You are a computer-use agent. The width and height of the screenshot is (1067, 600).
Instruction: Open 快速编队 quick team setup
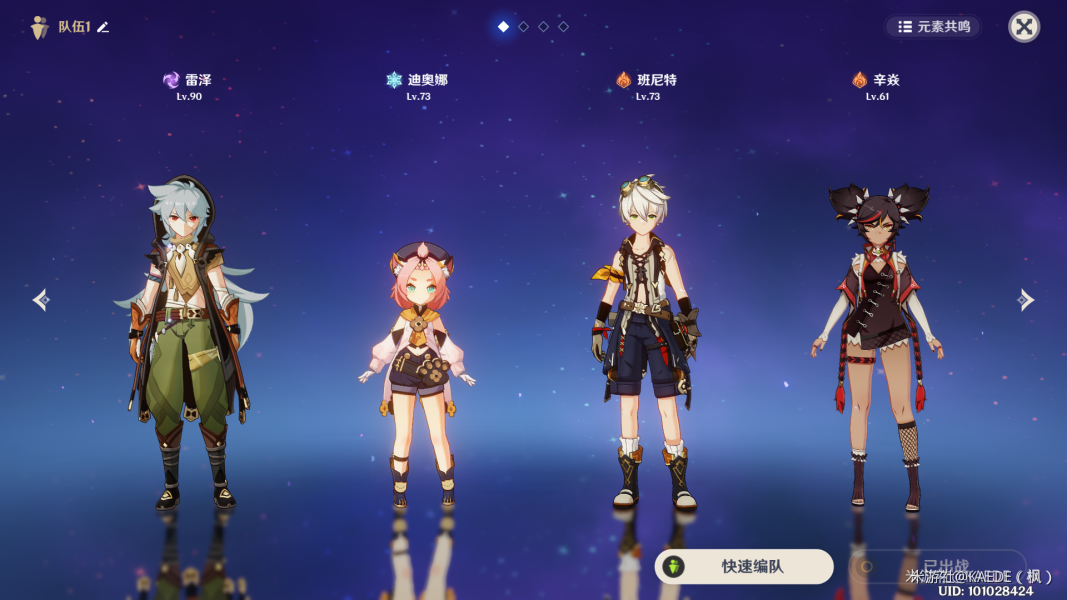pyautogui.click(x=744, y=566)
